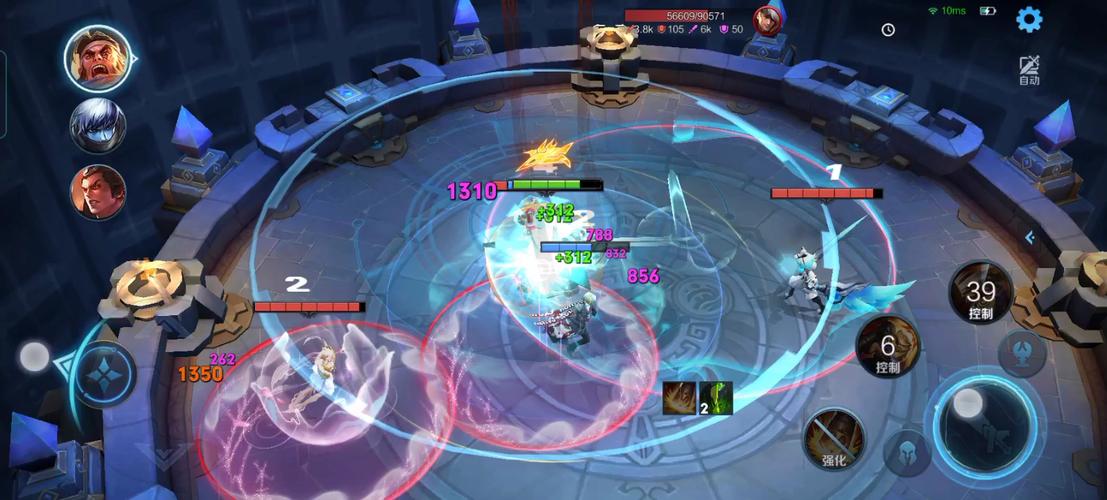The height and width of the screenshot is (500, 1107).
Task: Switch to the silver-haired masked hero portrait
Action: pyautogui.click(x=97, y=126)
